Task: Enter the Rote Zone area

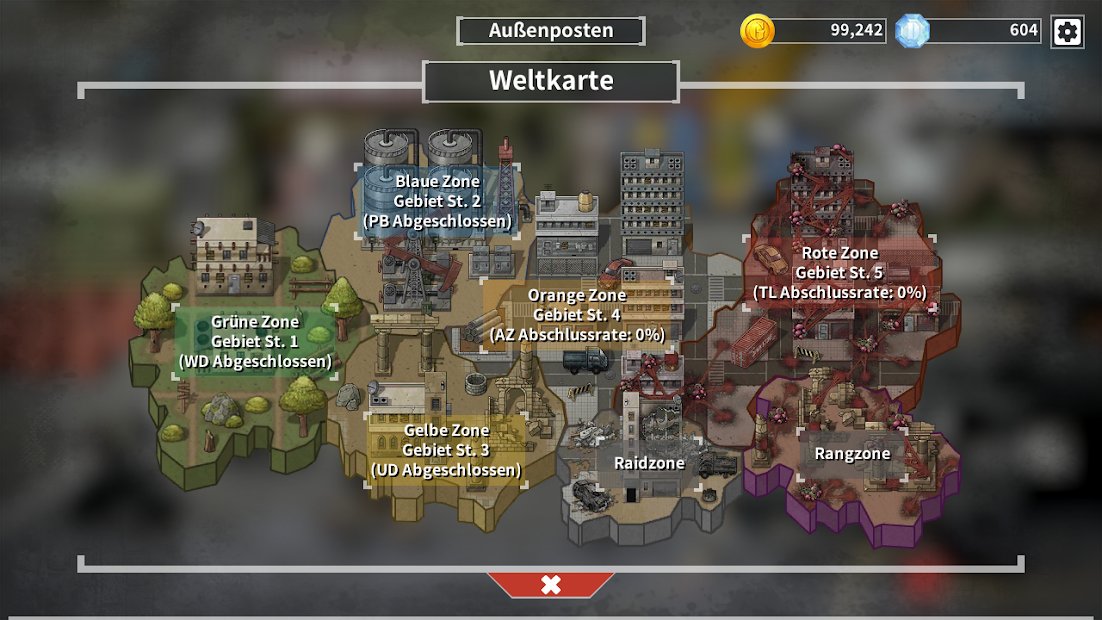Action: pos(839,273)
